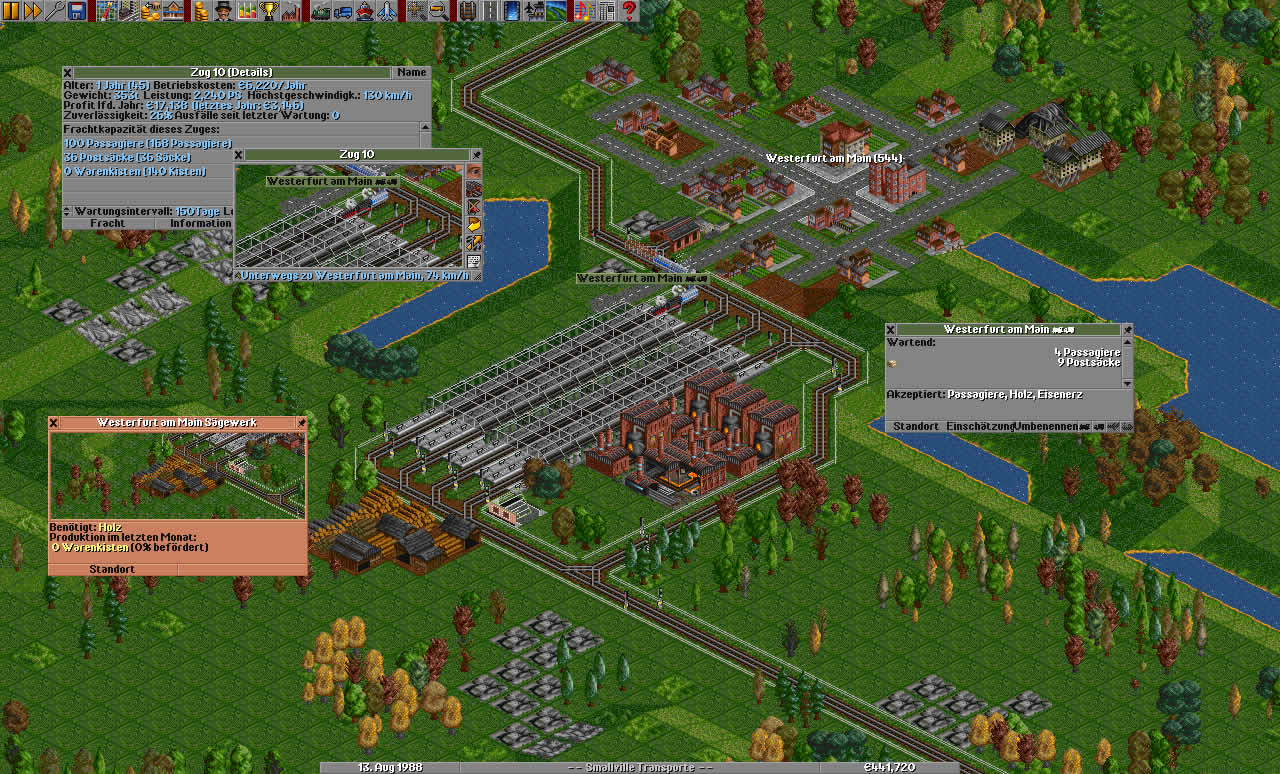Screen dimensions: 1280x774
Task: Click the Standort button in station window
Action: click(915, 426)
